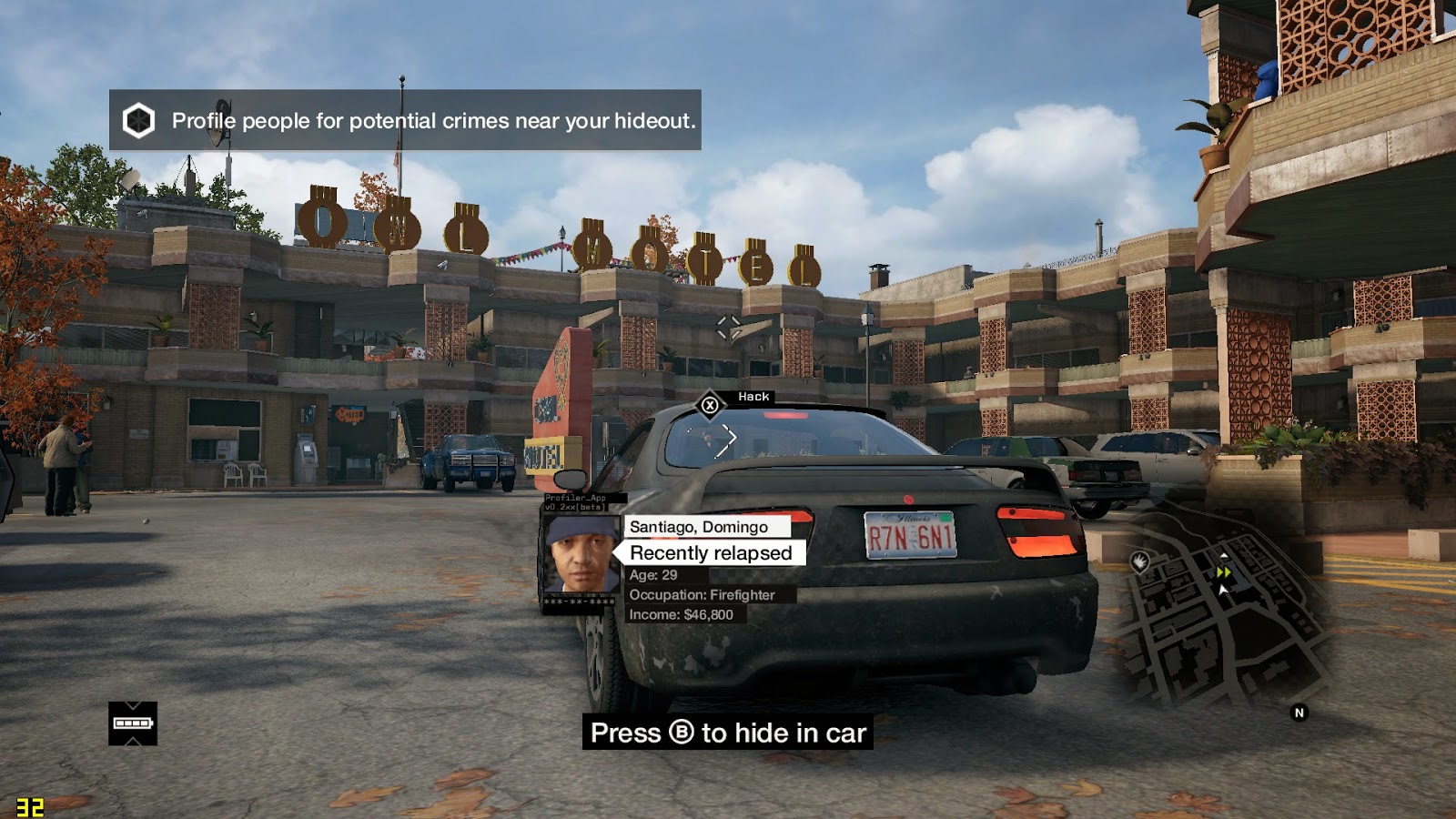Select the Santiago, Domingo name tab

(697, 527)
